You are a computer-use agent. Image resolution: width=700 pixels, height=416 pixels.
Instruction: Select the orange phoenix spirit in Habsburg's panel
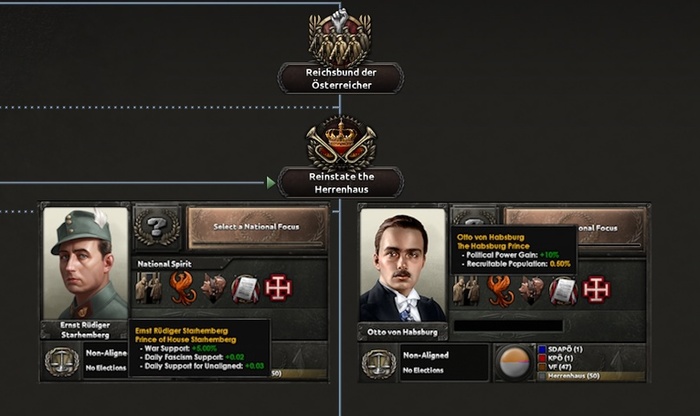coord(499,289)
